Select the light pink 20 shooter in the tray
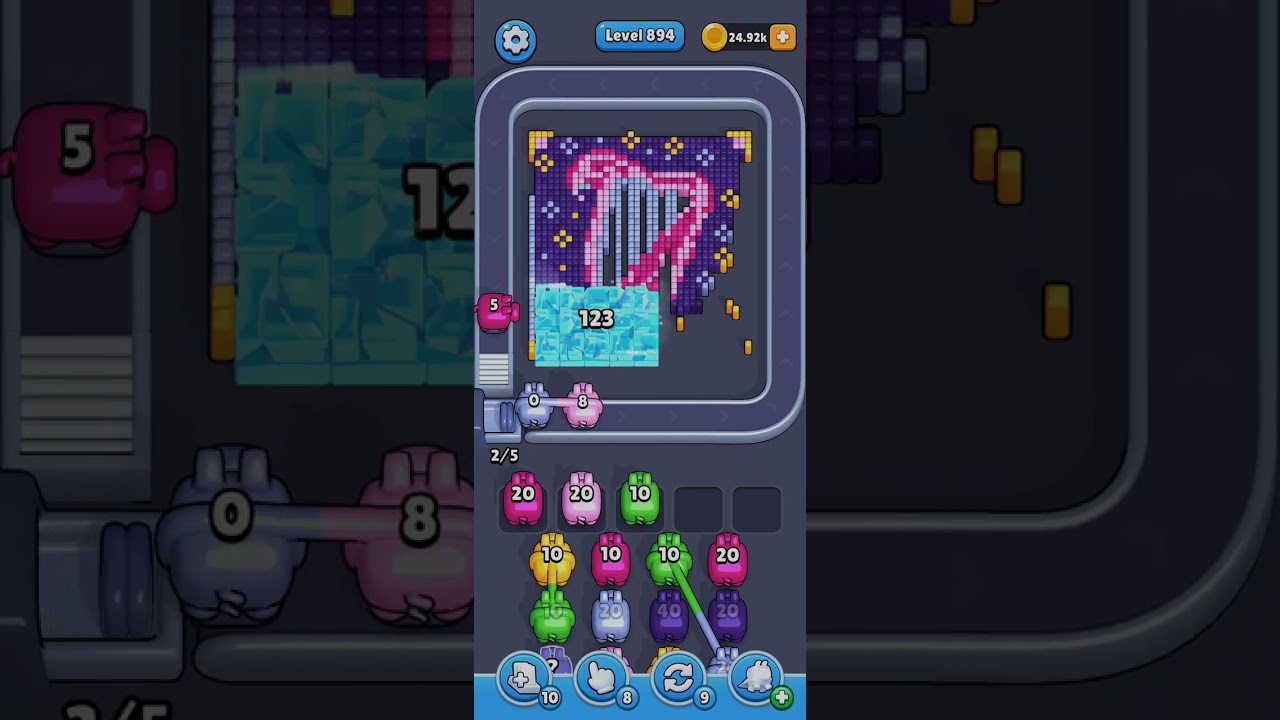 (581, 499)
